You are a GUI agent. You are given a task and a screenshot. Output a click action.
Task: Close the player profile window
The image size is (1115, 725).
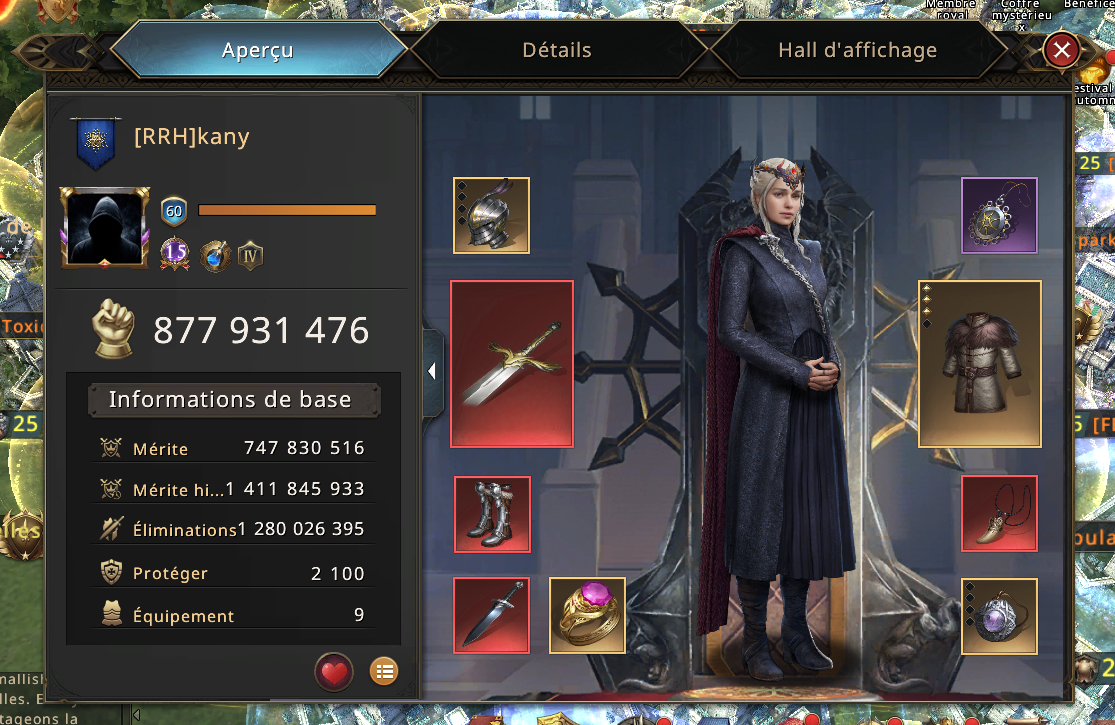(x=1061, y=49)
